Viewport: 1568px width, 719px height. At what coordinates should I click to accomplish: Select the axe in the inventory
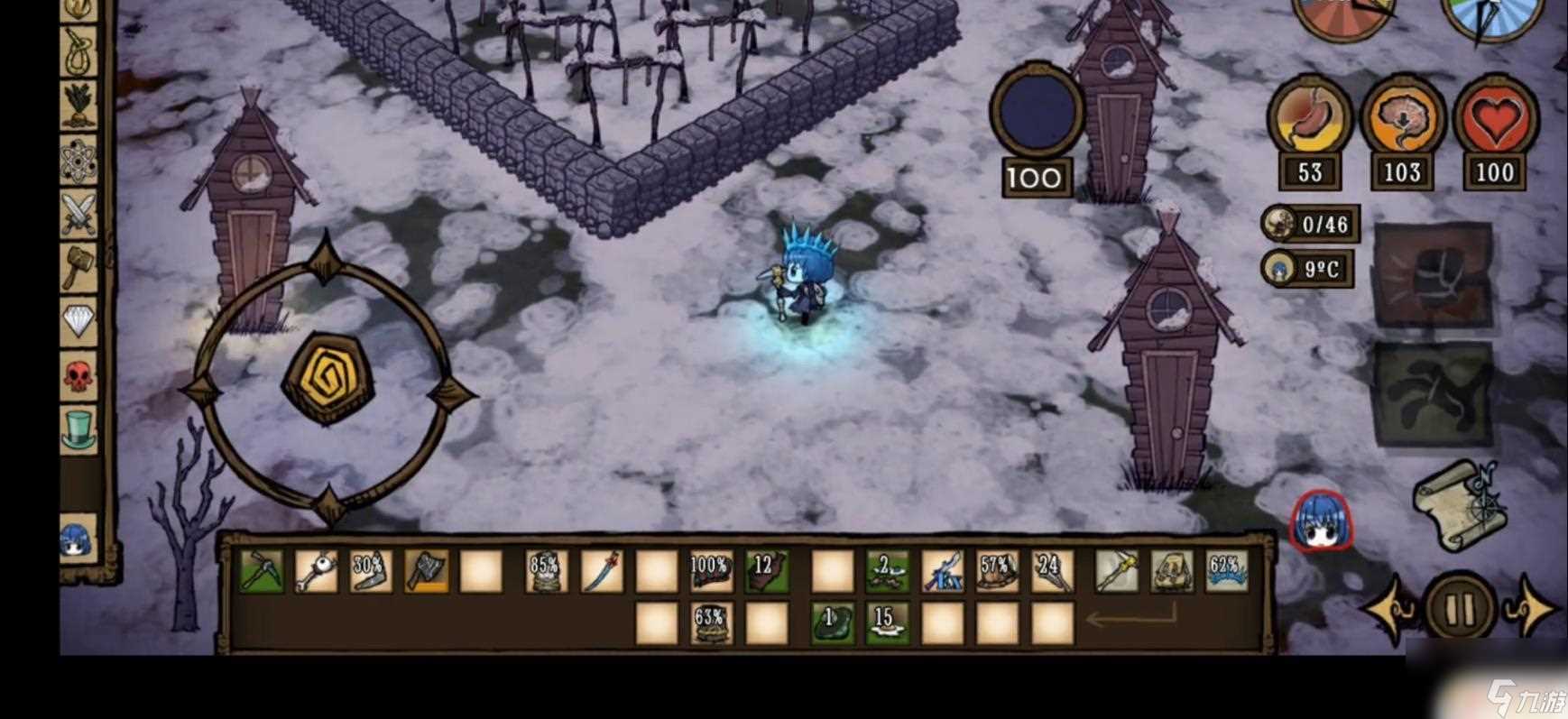426,572
